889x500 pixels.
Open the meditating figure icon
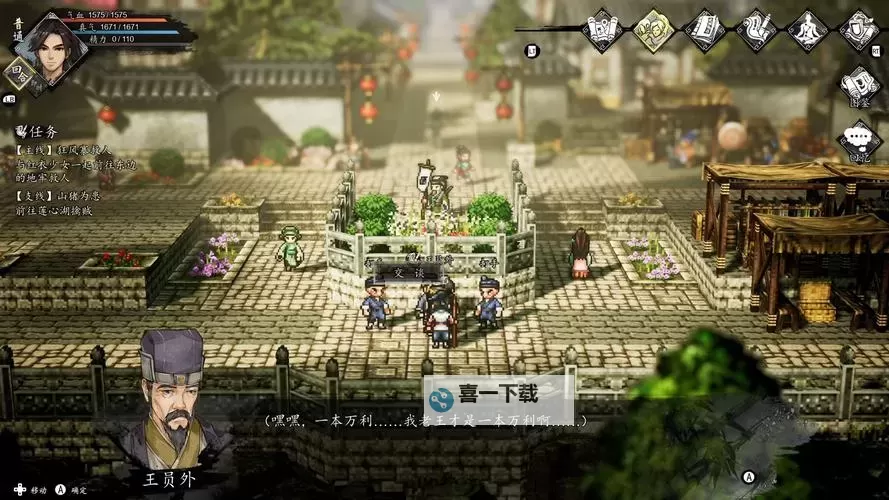click(807, 29)
